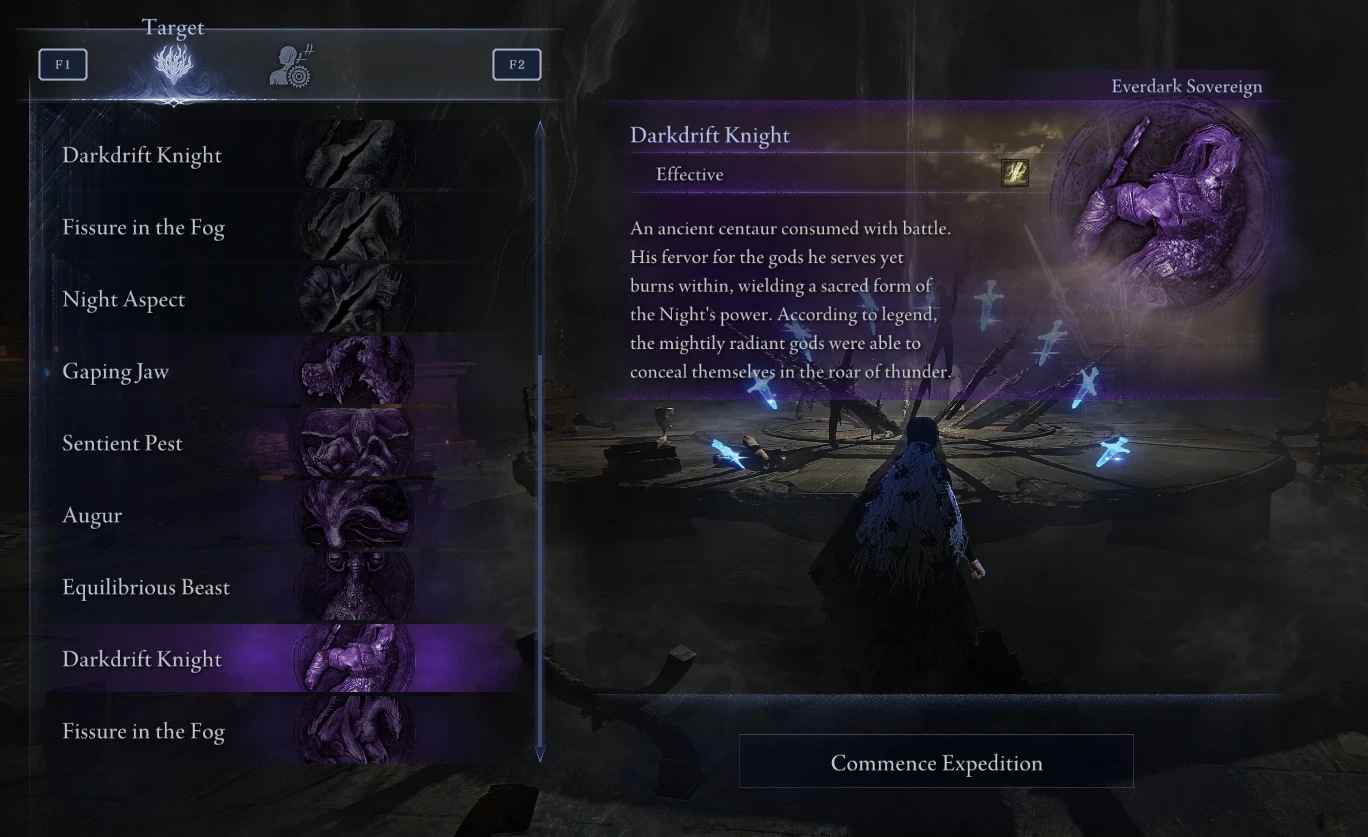Screen dimensions: 1368x837
Task: Open the character loadout tab icon
Action: click(289, 63)
